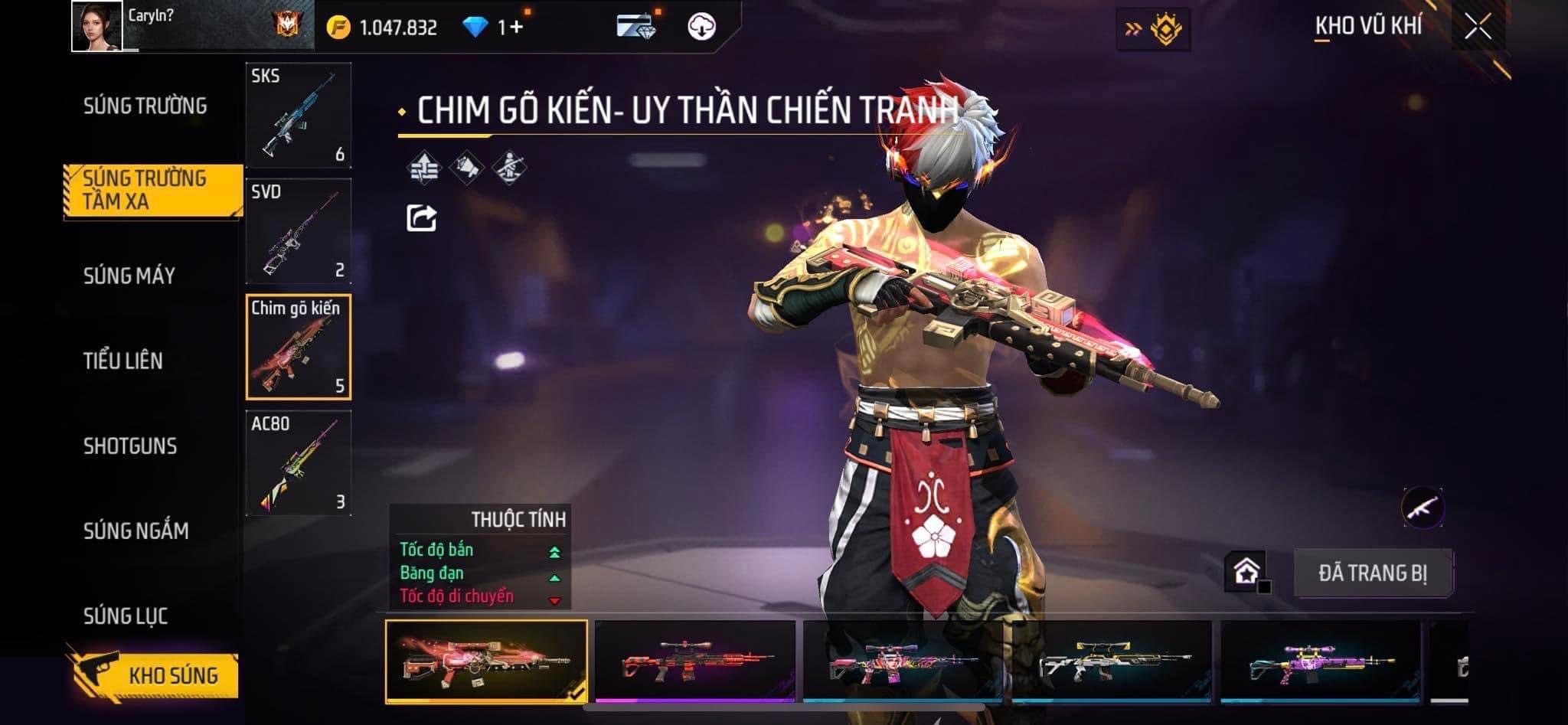This screenshot has width=1568, height=725.
Task: Open the Súng Máy category
Action: click(x=129, y=276)
